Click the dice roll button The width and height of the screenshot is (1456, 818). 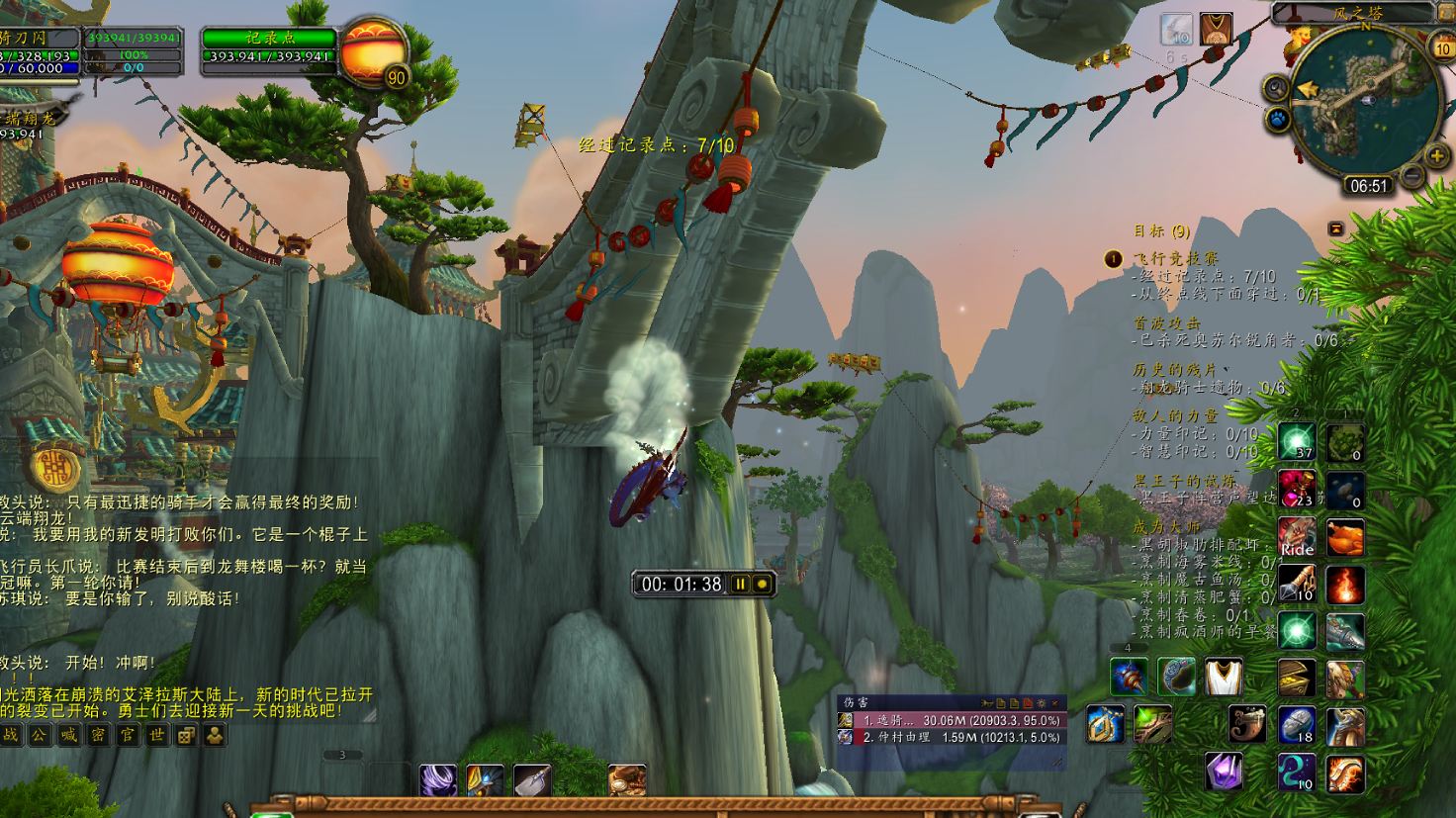[185, 735]
